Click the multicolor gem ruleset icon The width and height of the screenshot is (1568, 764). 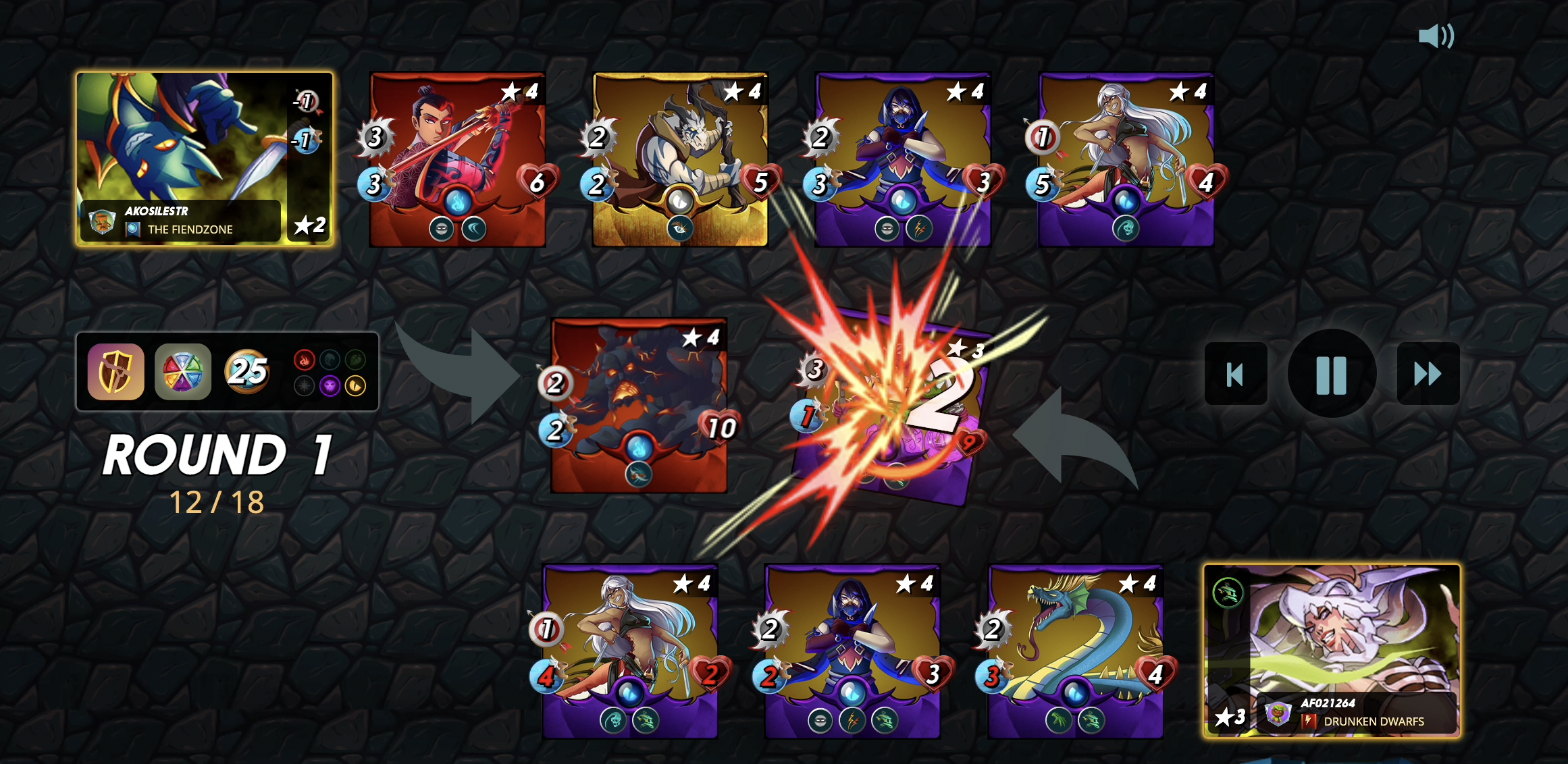182,372
